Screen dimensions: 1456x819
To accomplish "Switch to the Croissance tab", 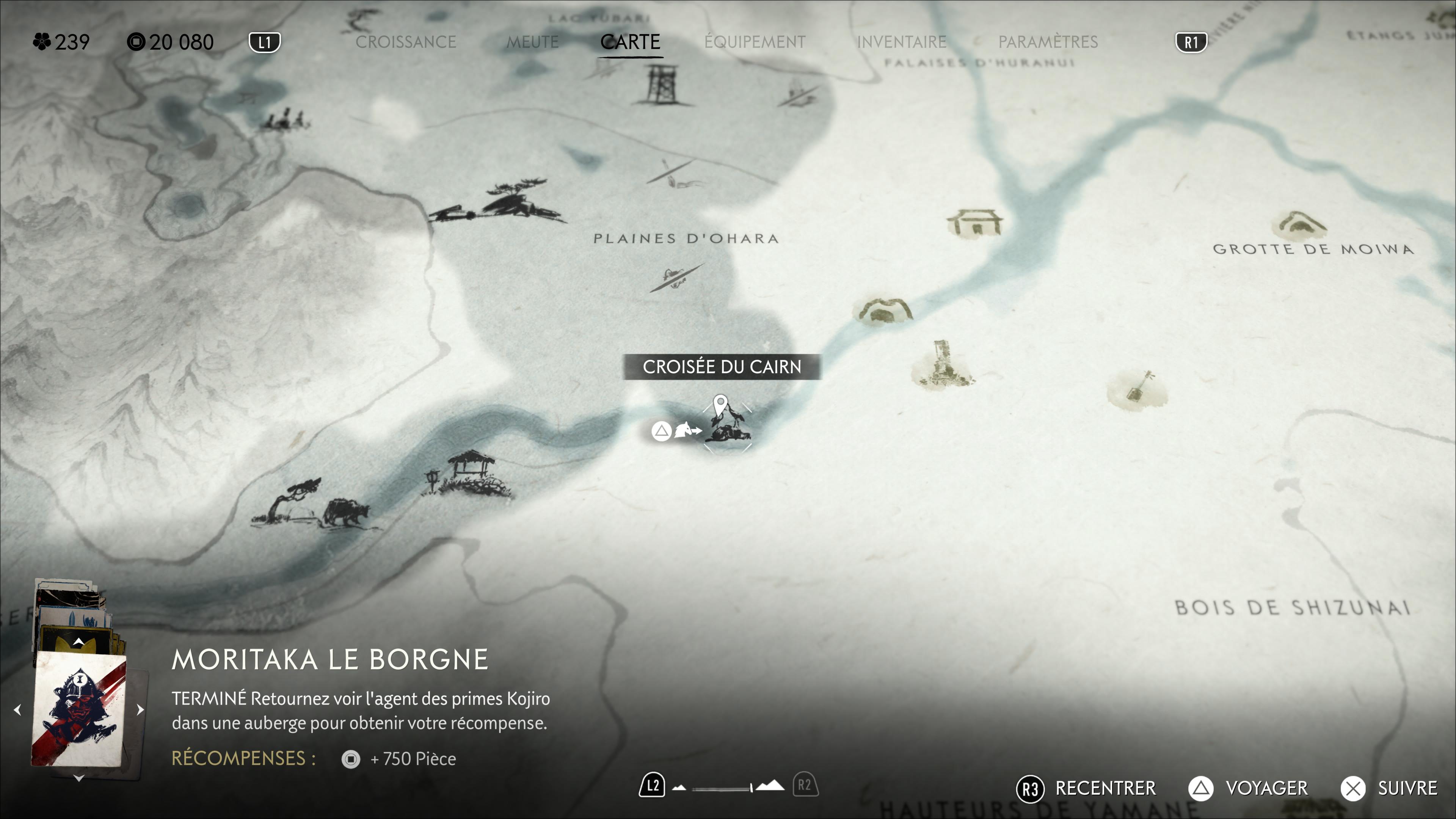I will click(405, 42).
